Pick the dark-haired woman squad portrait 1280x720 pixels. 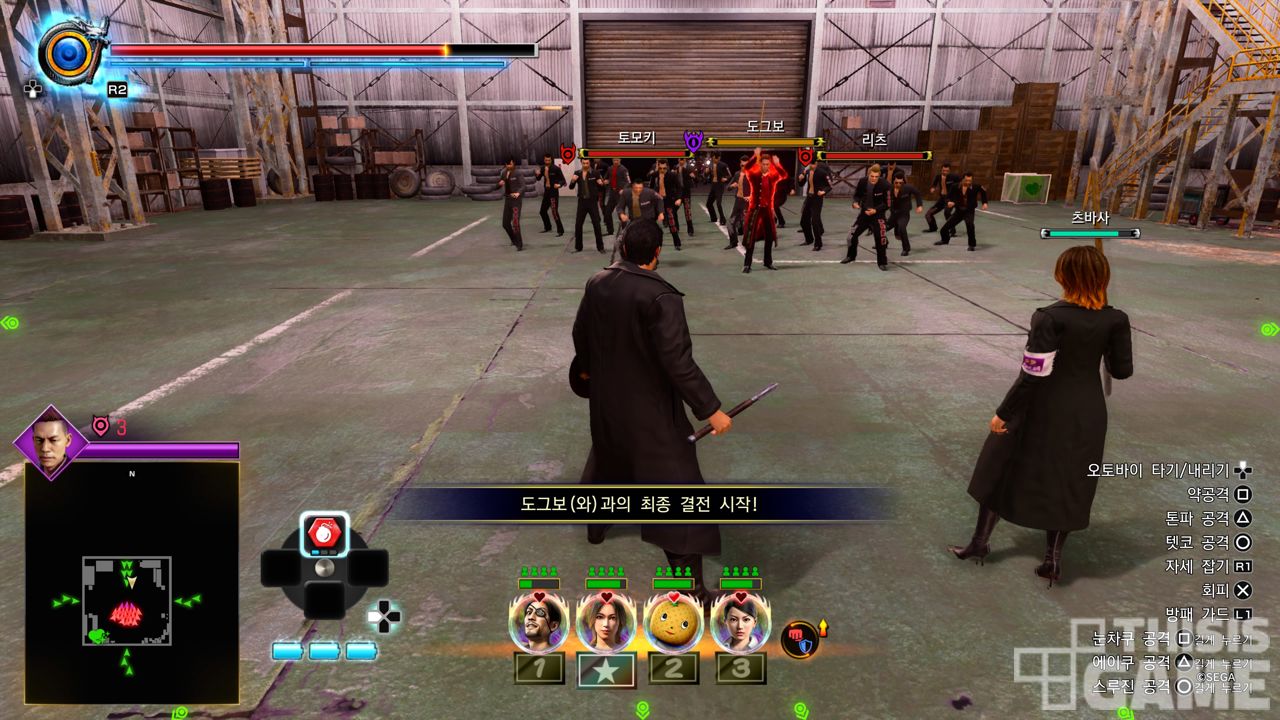click(x=740, y=621)
